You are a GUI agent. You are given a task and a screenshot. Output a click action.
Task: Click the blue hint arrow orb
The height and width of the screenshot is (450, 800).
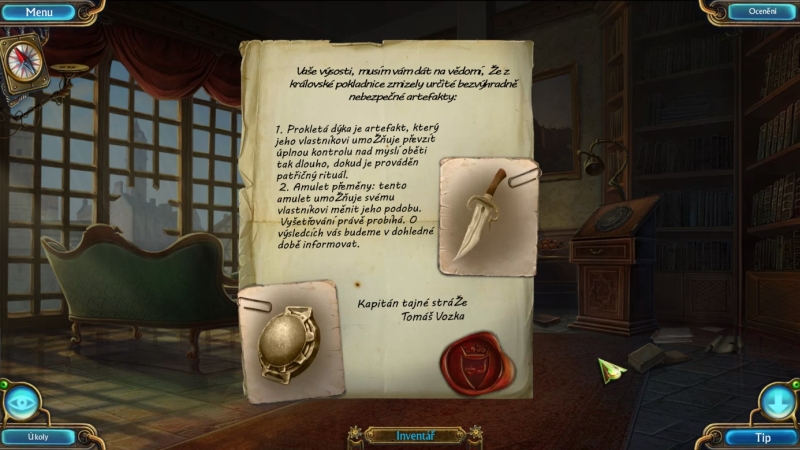pyautogui.click(x=777, y=402)
